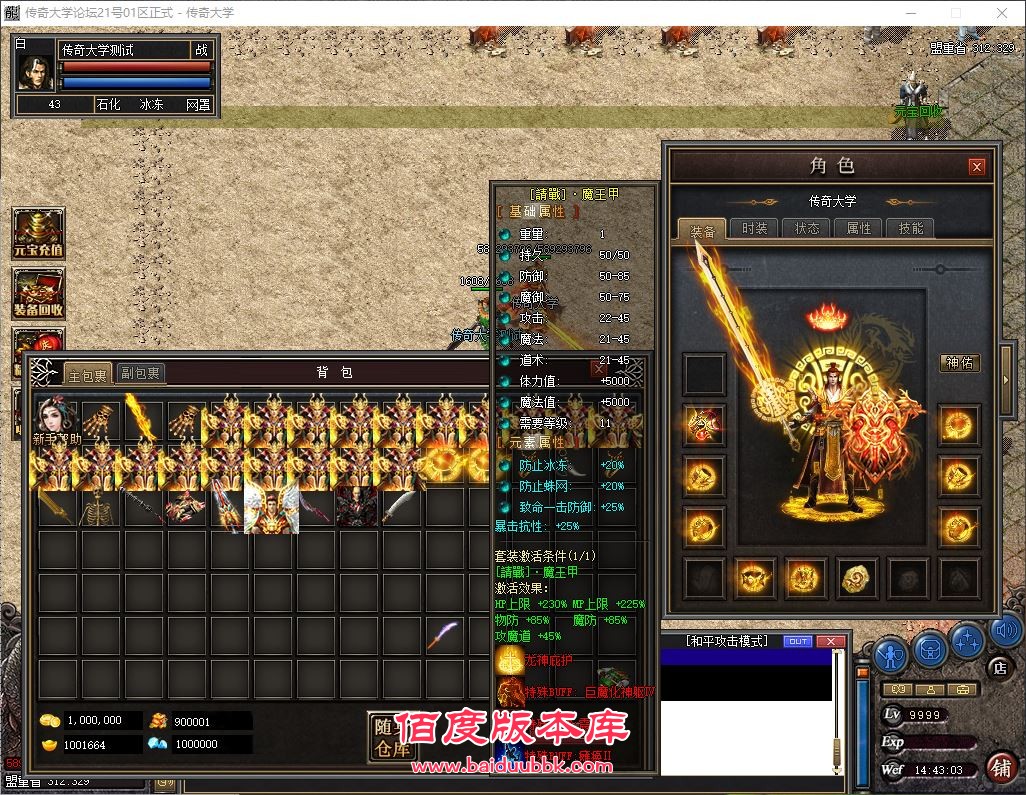The height and width of the screenshot is (795, 1026).
Task: Close the game window
Action: tap(1001, 13)
